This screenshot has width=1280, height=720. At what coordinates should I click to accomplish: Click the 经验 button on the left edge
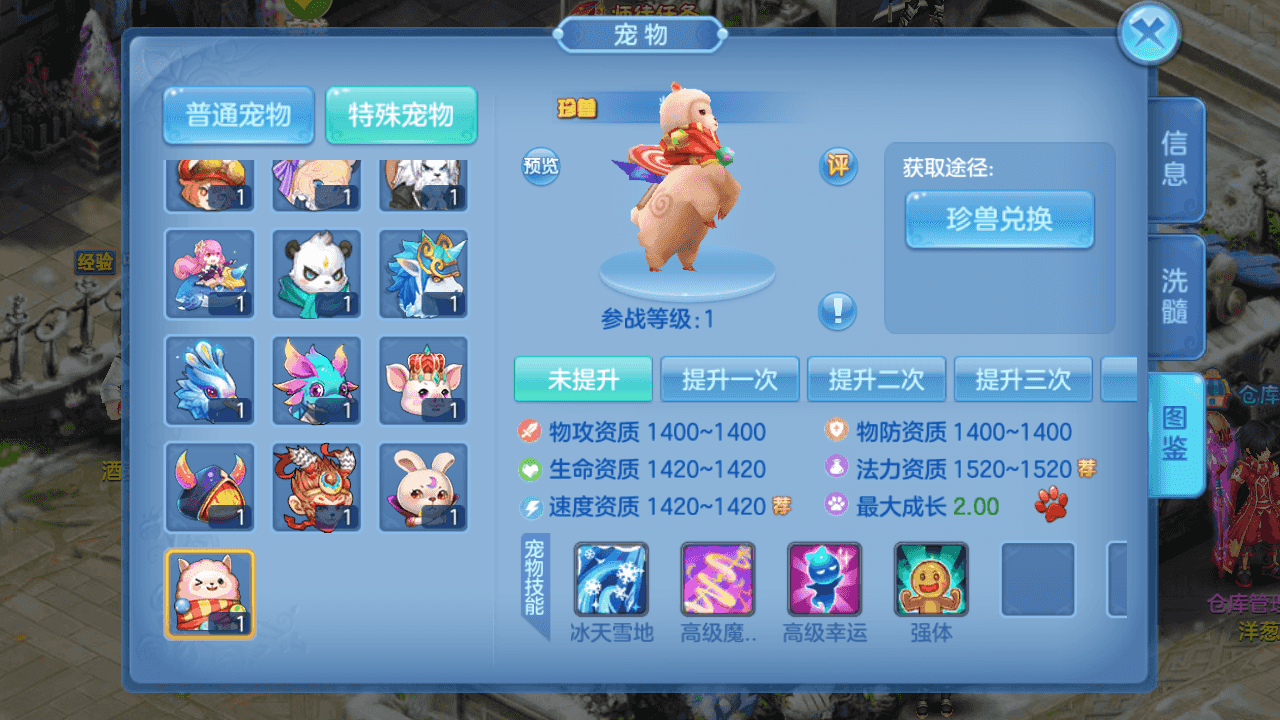tap(93, 263)
